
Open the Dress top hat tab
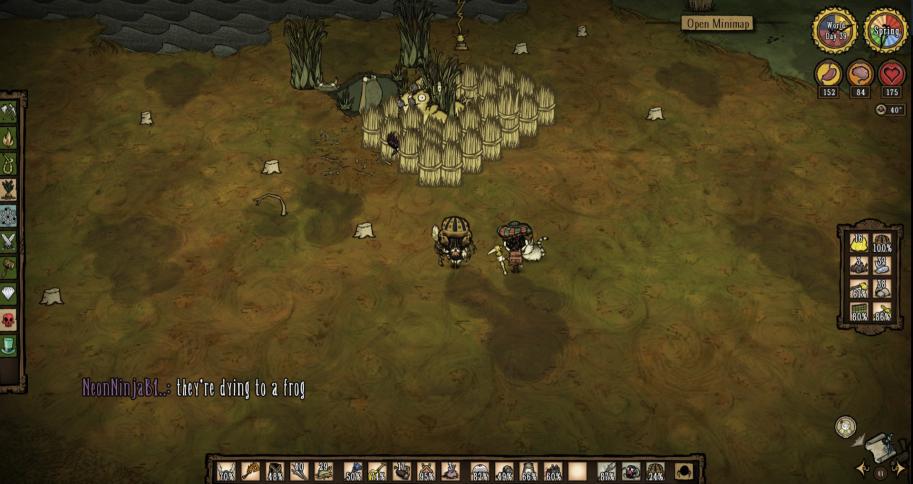click(10, 345)
